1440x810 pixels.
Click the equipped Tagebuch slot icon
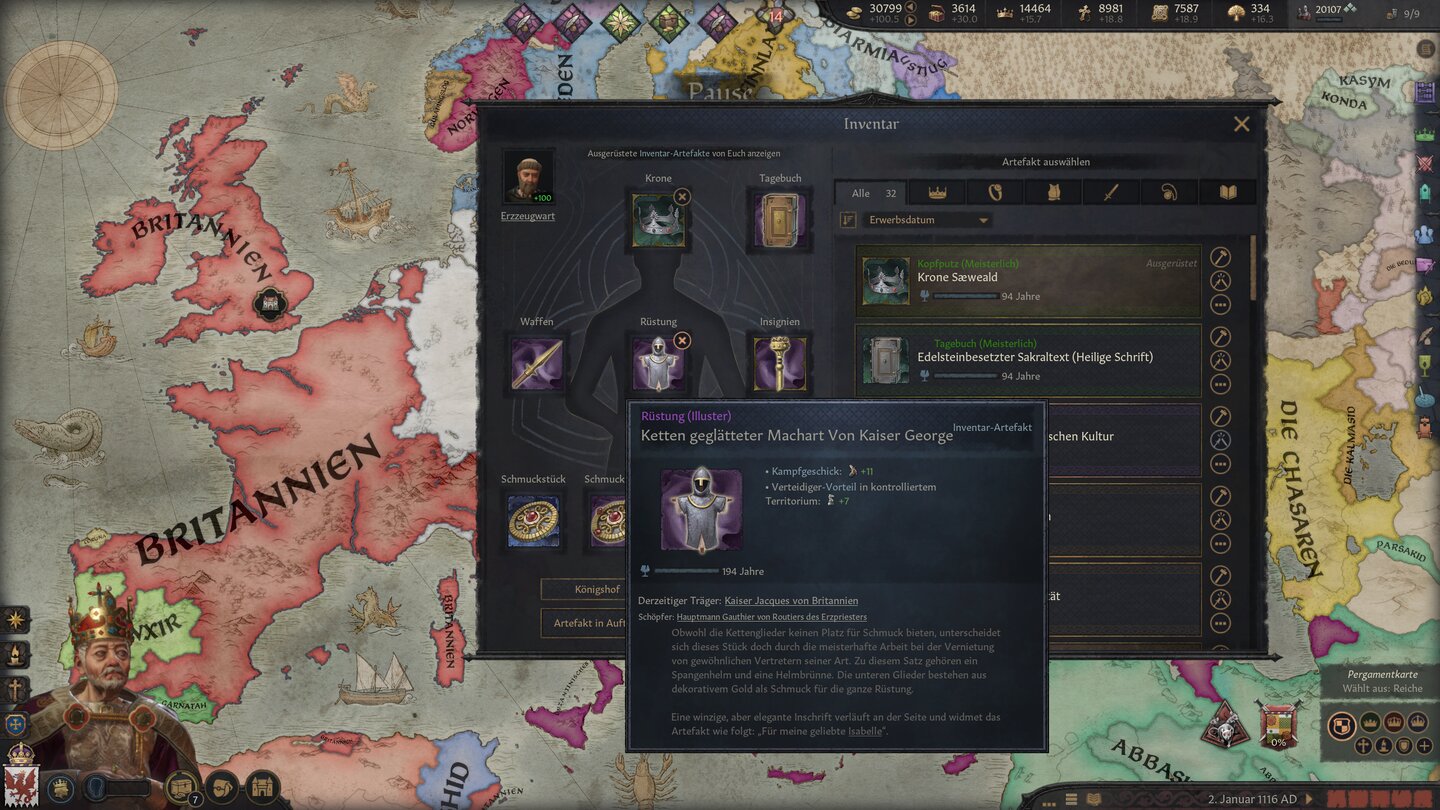pos(779,218)
